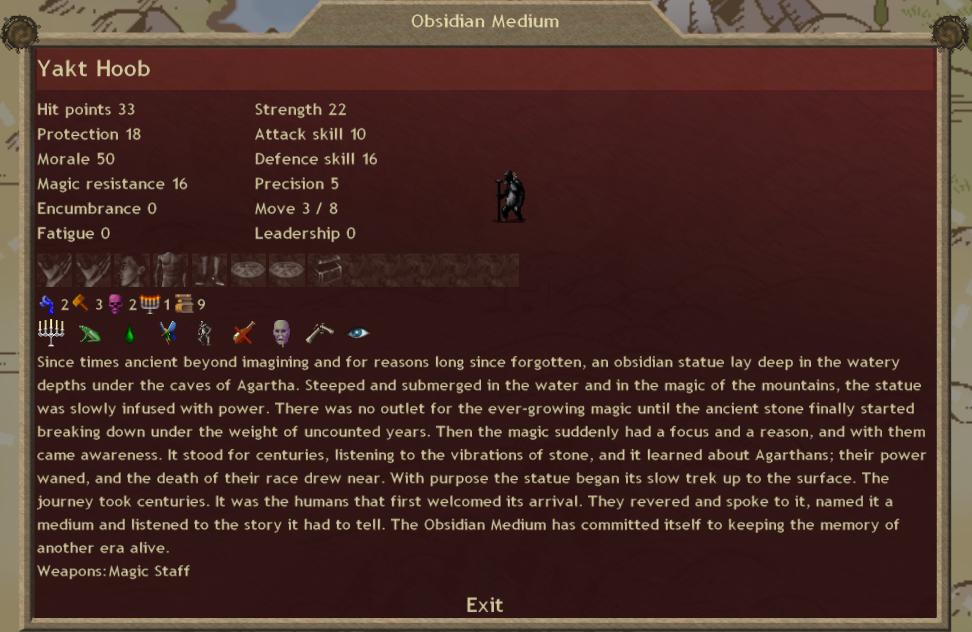Image resolution: width=972 pixels, height=632 pixels.
Task: Inspect the stacked books research icon
Action: click(x=184, y=304)
